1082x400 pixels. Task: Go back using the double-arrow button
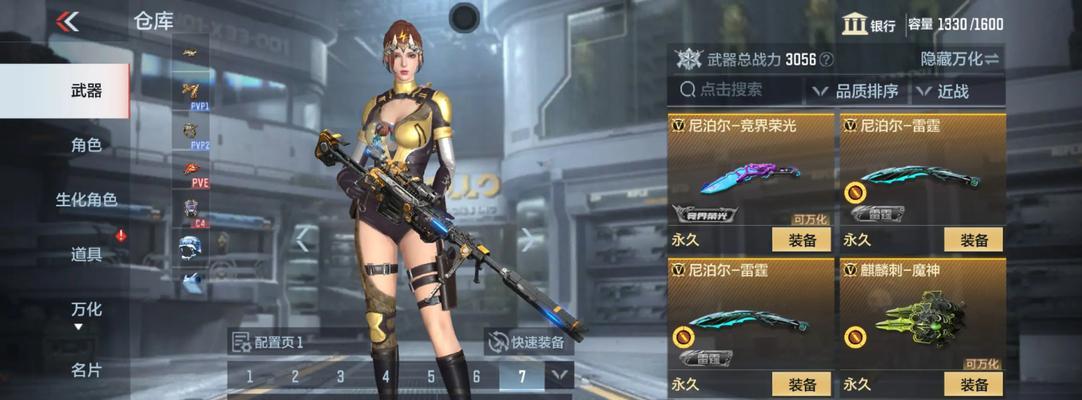pos(67,21)
